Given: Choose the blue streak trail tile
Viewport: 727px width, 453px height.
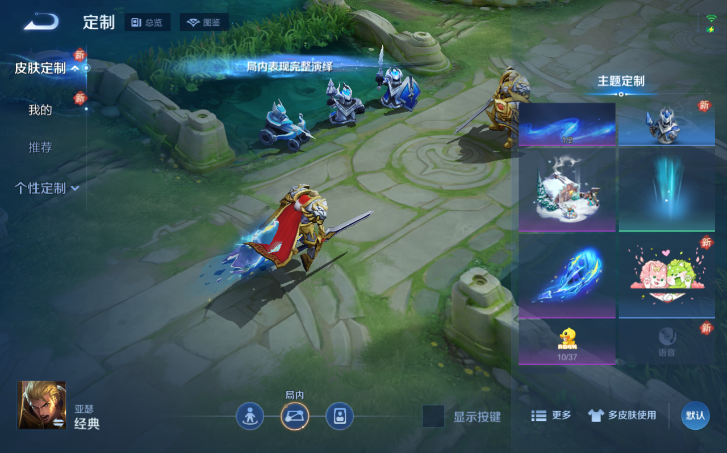Looking at the screenshot, I should 567,125.
